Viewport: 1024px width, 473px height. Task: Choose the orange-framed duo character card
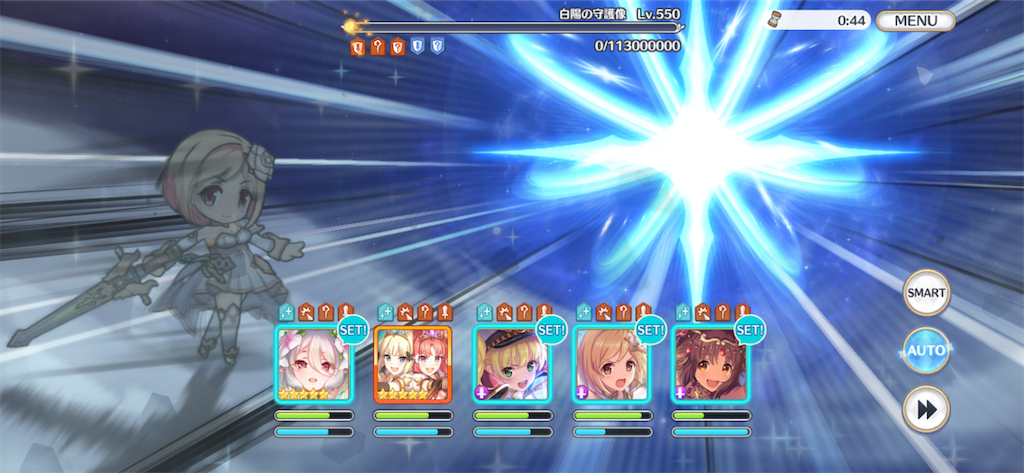click(413, 365)
